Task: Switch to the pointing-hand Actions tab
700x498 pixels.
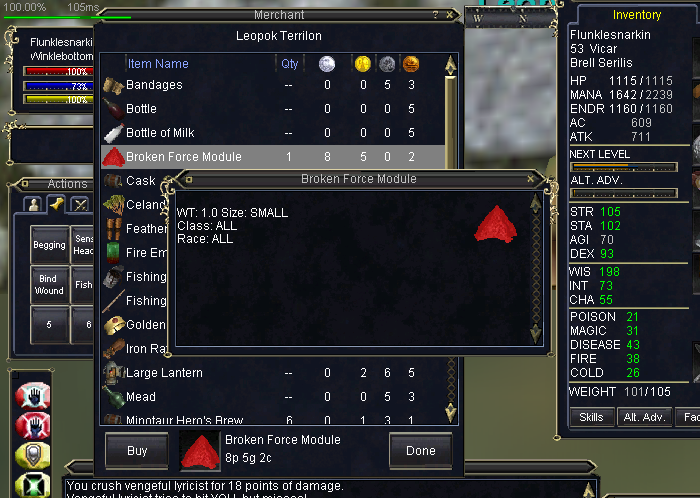Action: coord(58,204)
